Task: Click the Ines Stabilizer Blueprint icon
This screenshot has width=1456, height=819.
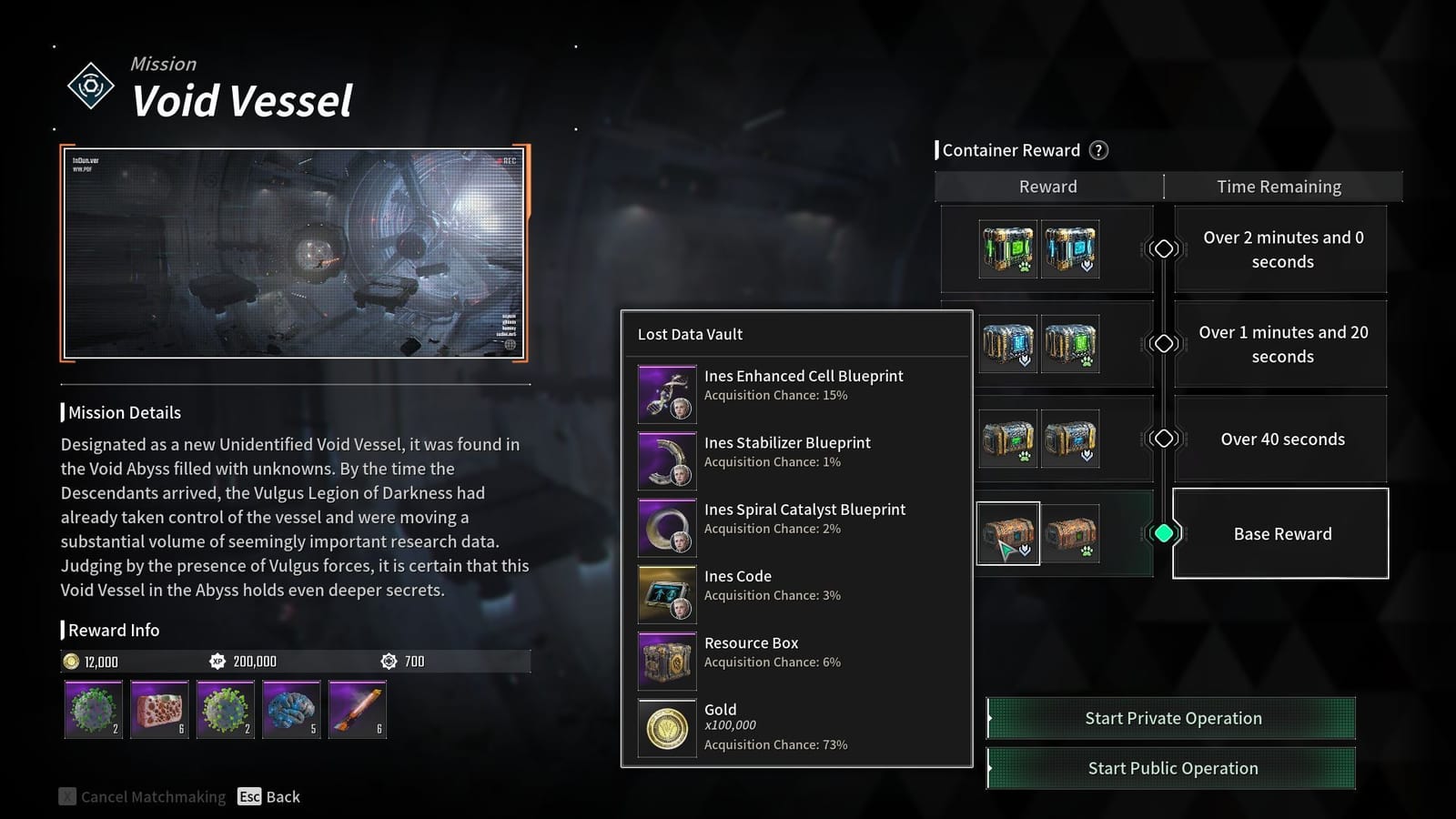Action: pyautogui.click(x=666, y=460)
